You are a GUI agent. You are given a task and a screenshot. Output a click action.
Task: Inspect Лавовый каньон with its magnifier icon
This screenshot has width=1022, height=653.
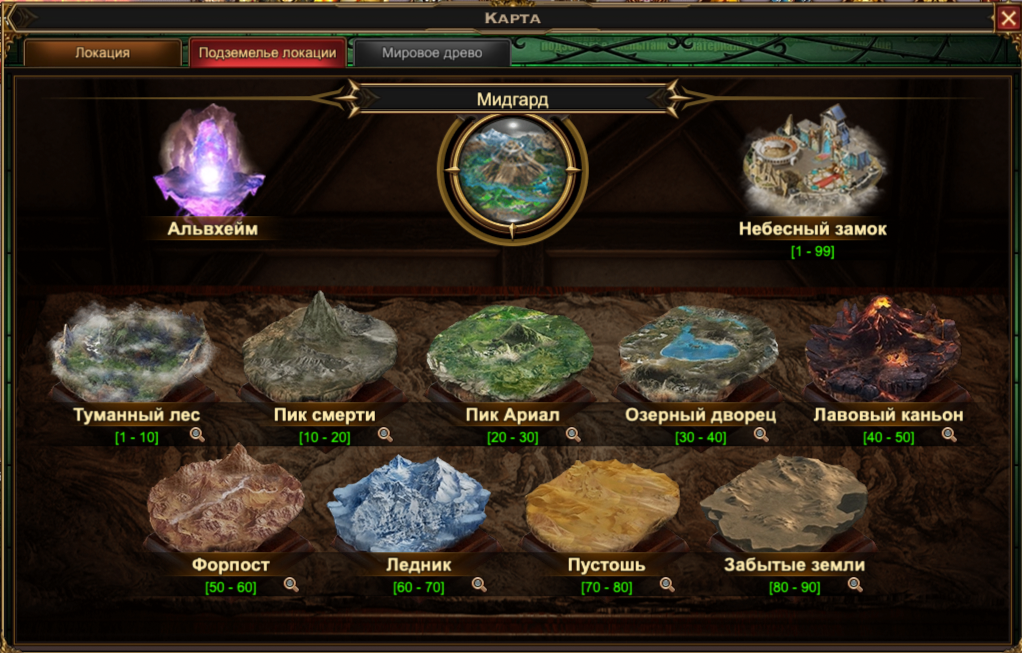pyautogui.click(x=949, y=435)
